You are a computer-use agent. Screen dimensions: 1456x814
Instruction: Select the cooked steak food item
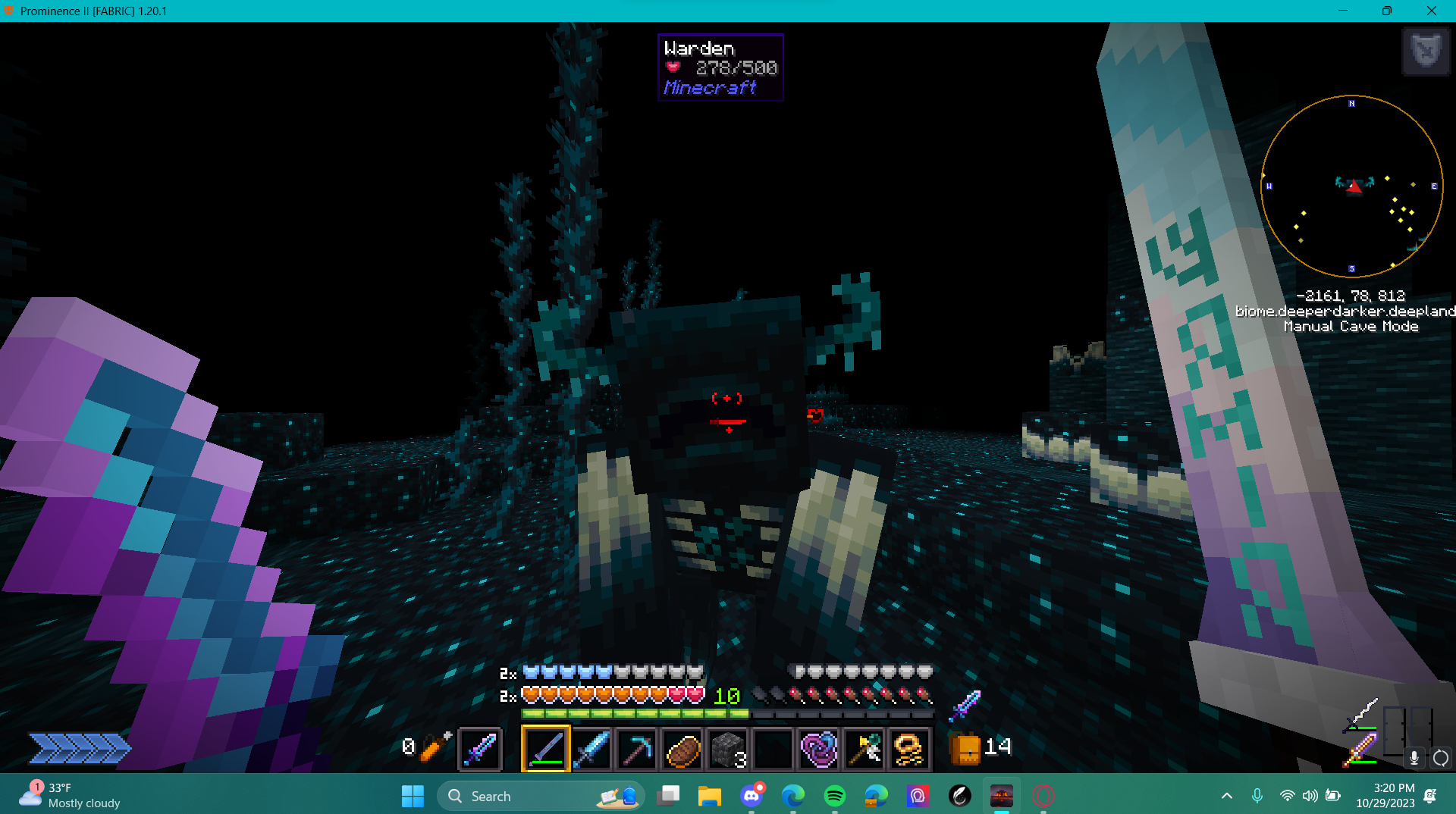click(x=682, y=749)
